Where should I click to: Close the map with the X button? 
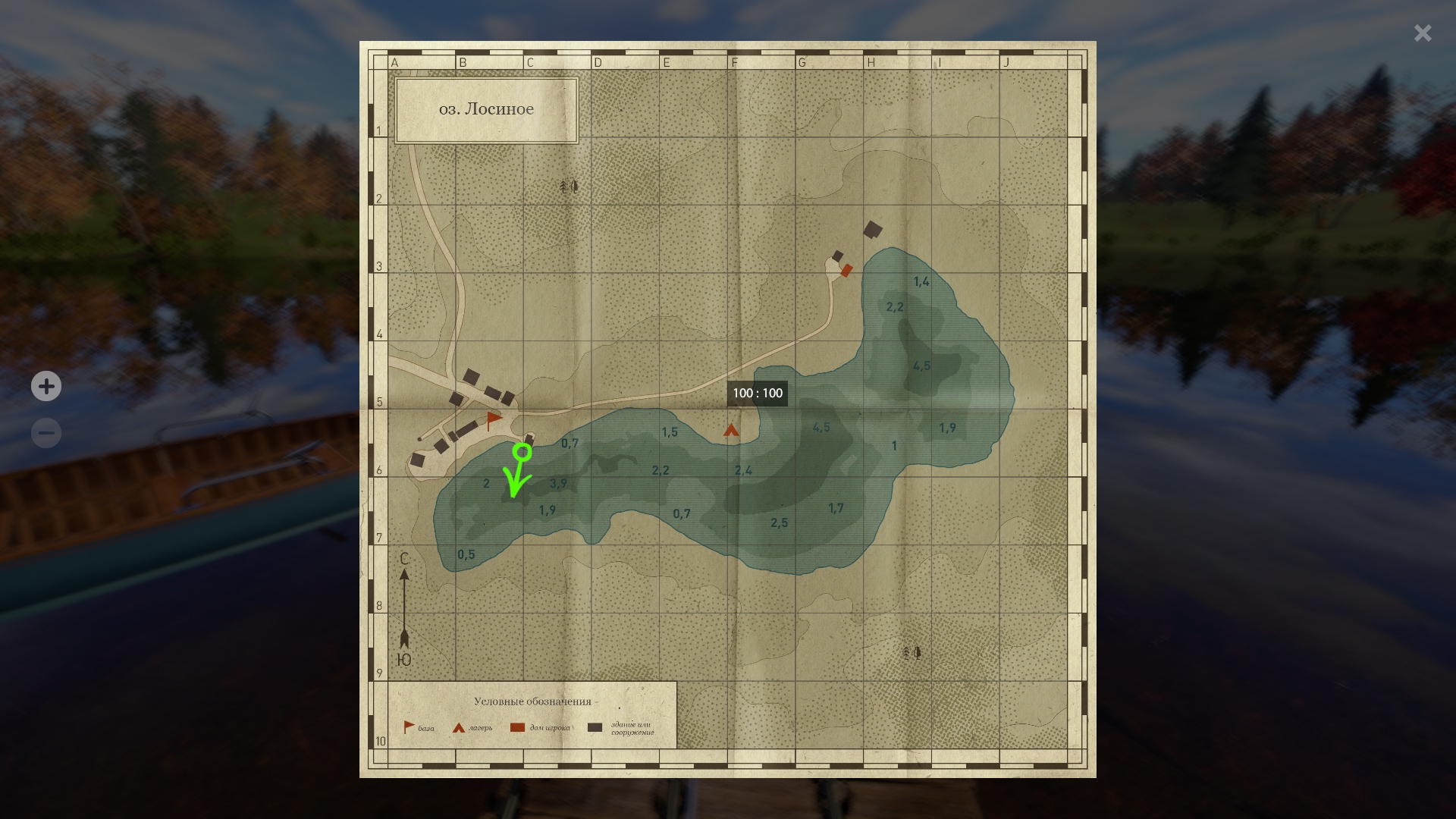click(x=1422, y=33)
